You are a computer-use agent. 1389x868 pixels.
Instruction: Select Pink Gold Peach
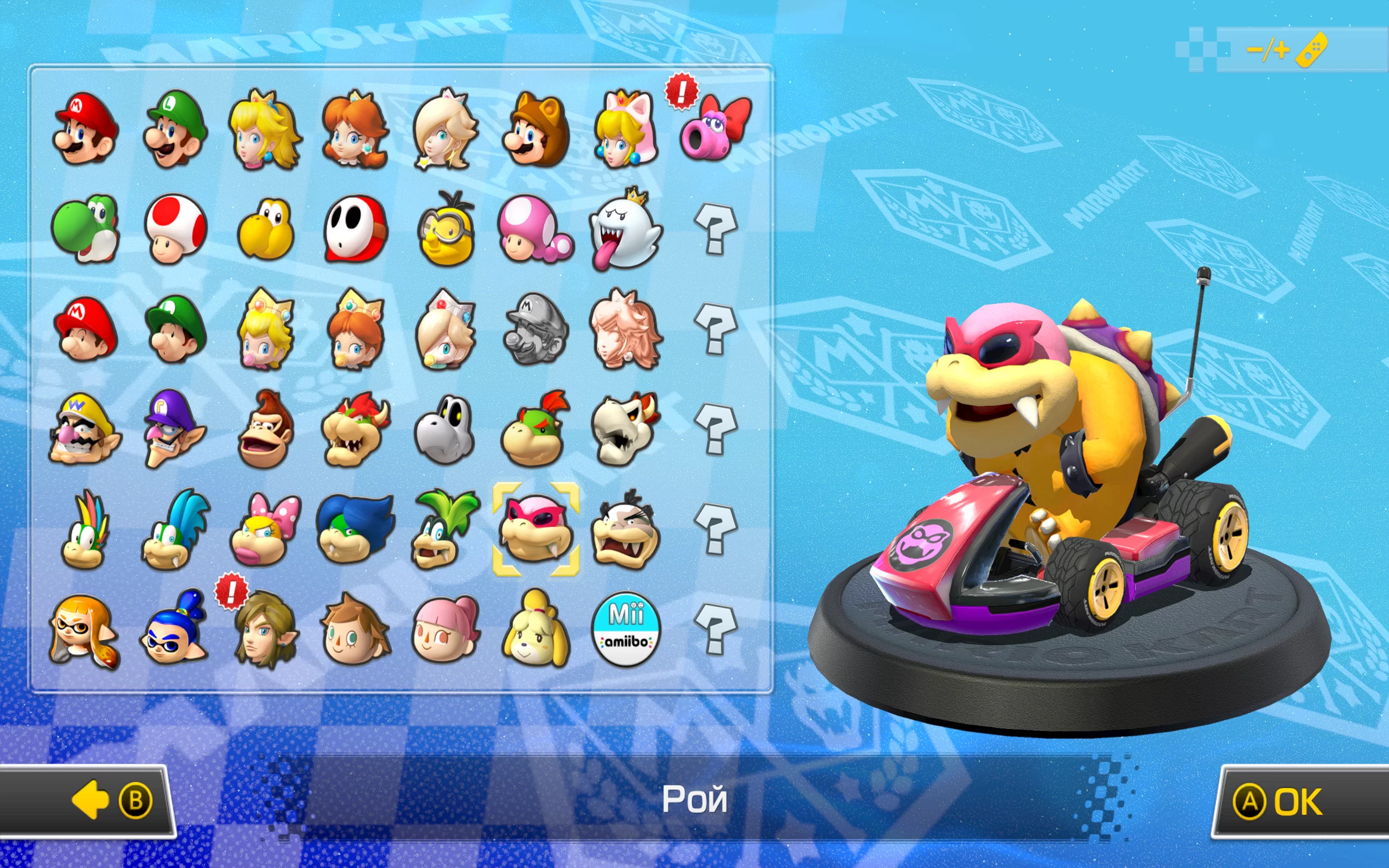(626, 329)
